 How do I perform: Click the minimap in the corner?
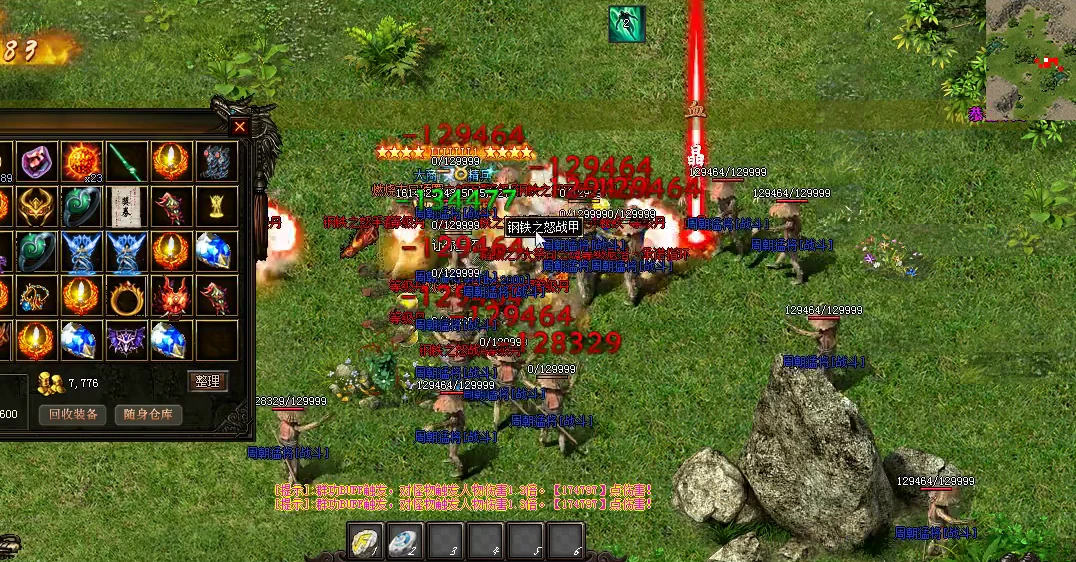1030,60
